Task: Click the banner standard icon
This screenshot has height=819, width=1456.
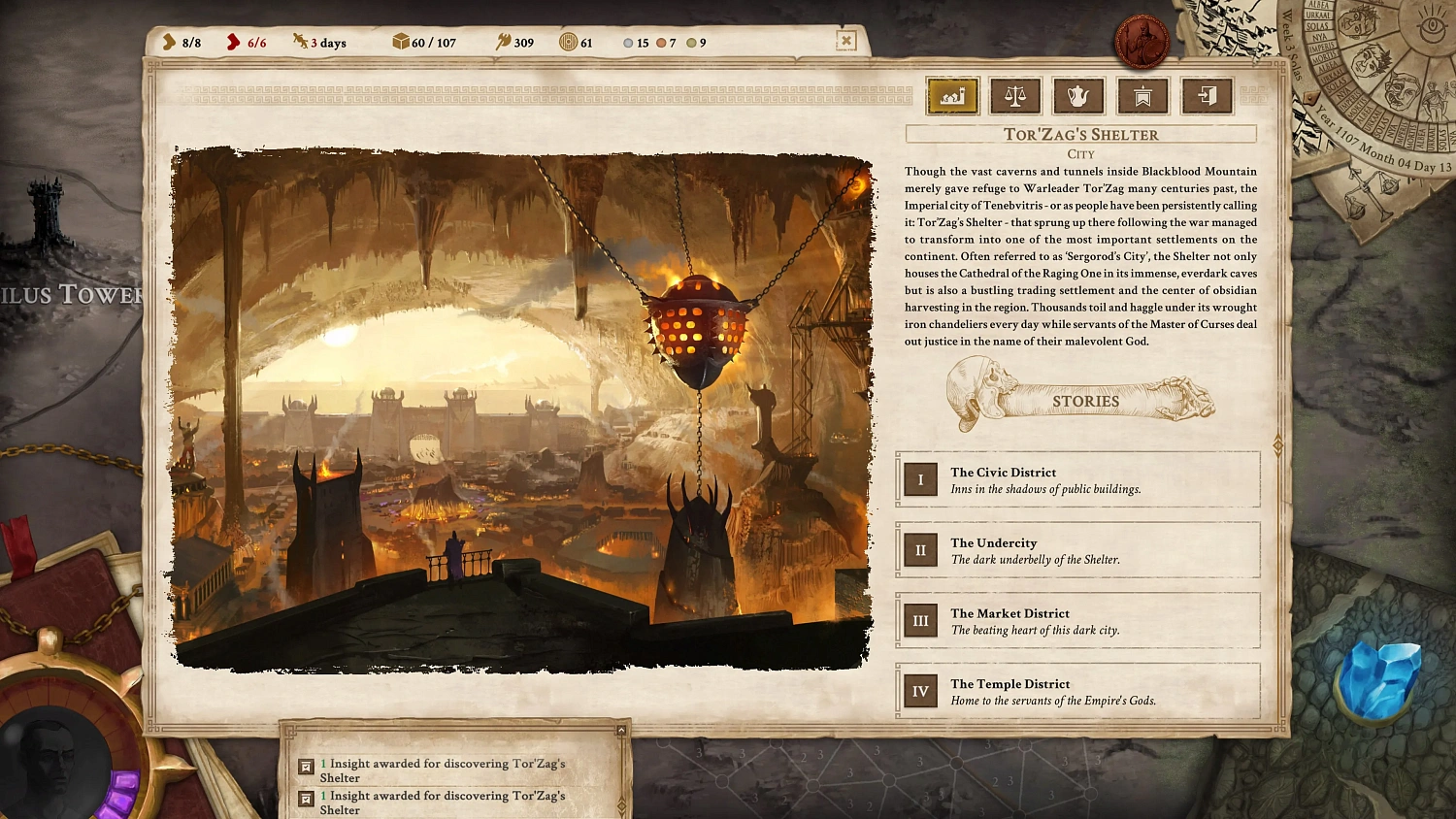Action: (x=1142, y=96)
